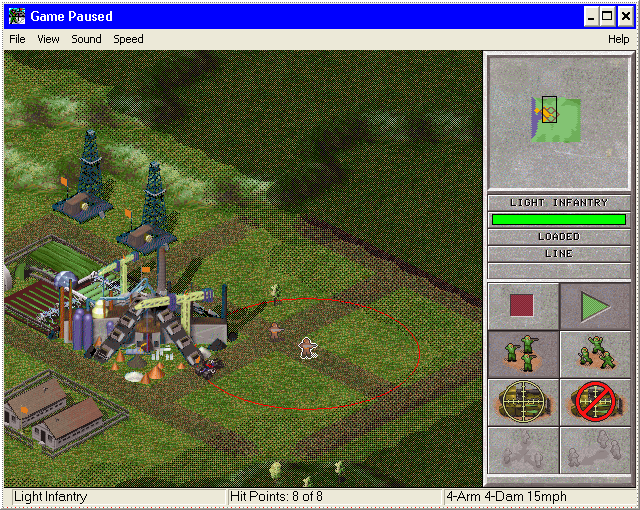Activate the crossed-out crosshair hold-fire button

click(595, 402)
